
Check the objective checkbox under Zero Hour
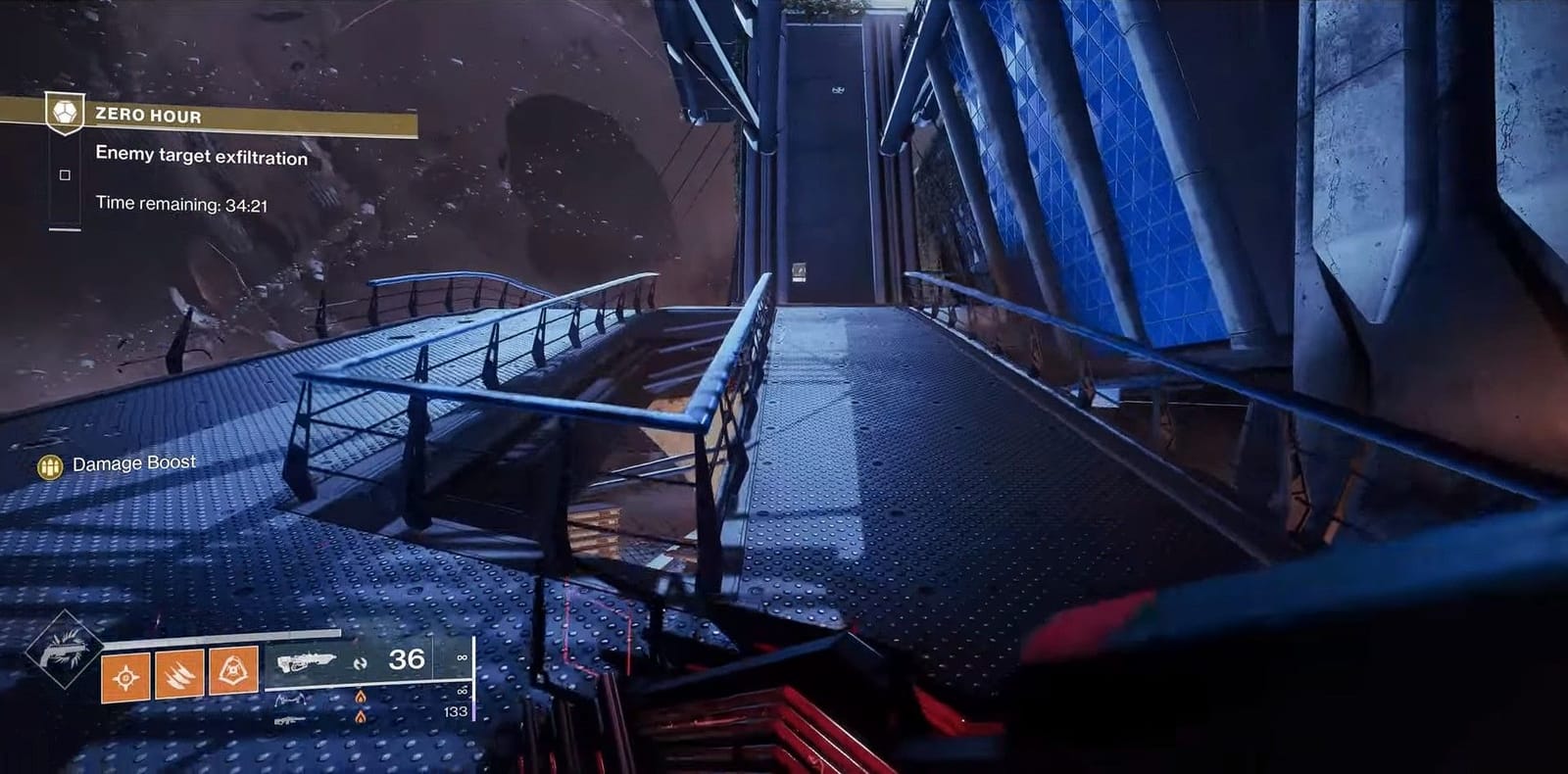(65, 173)
